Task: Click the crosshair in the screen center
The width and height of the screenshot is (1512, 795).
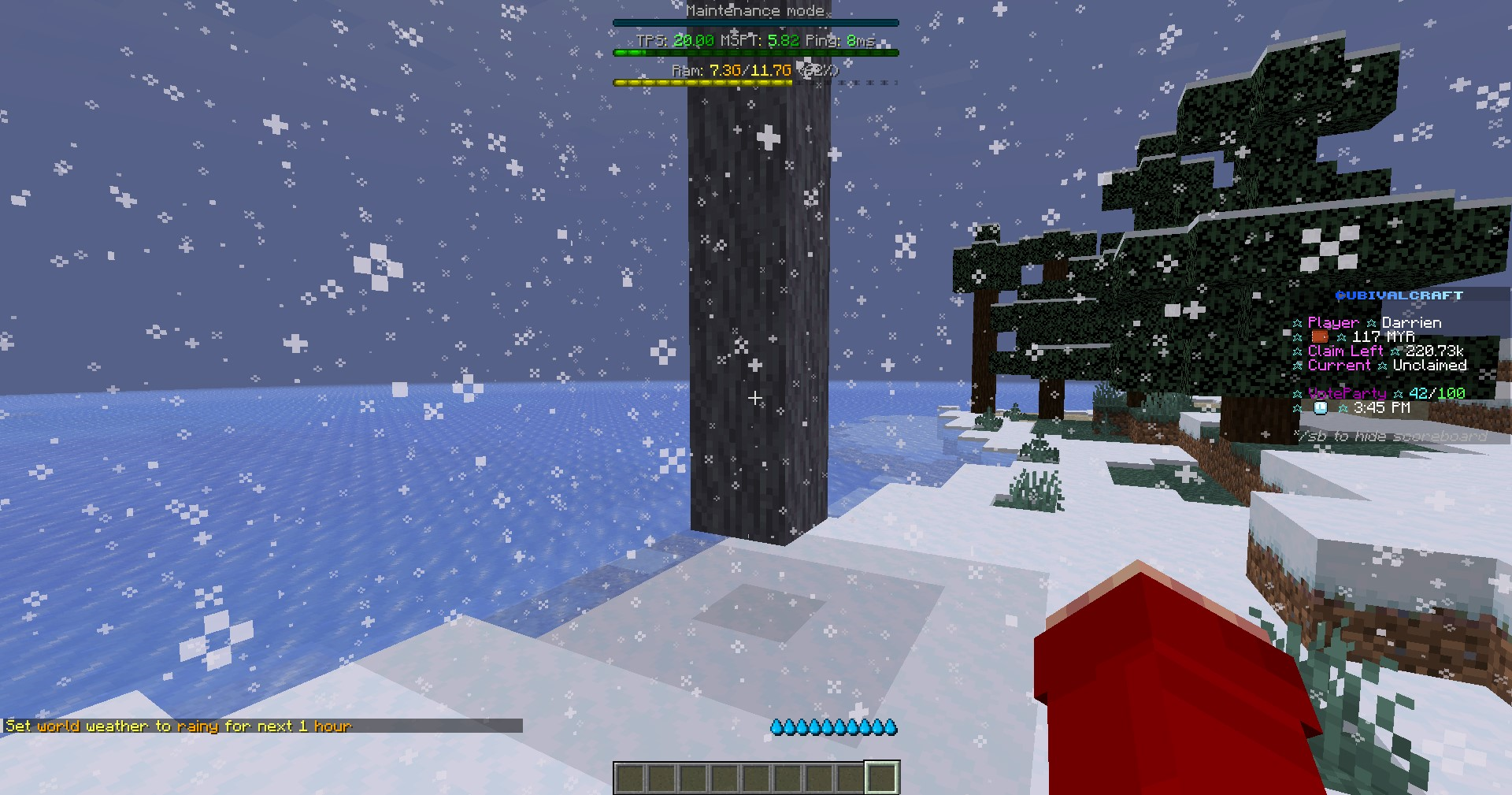Action: coord(756,399)
